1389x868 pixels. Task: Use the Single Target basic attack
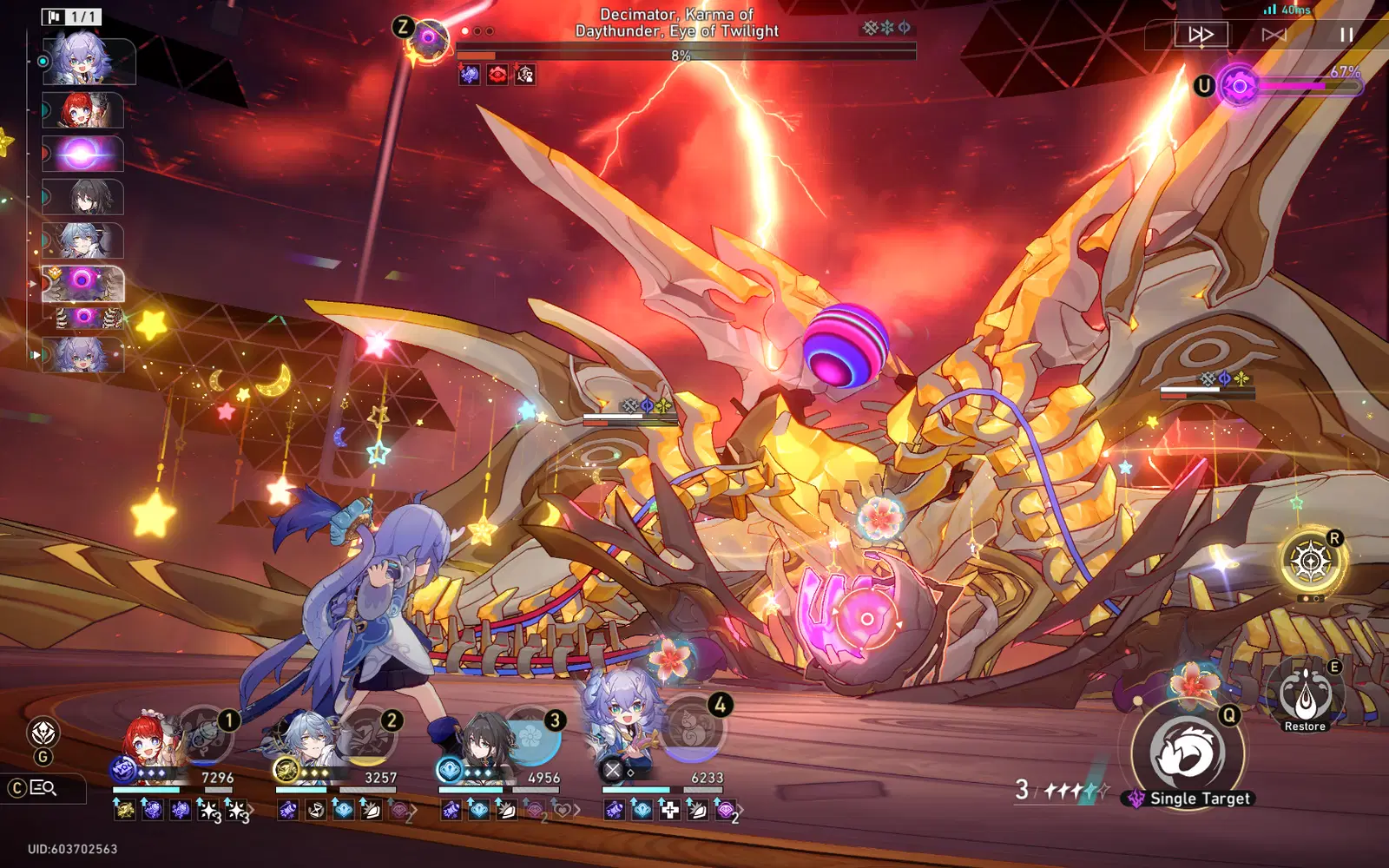tap(1187, 753)
